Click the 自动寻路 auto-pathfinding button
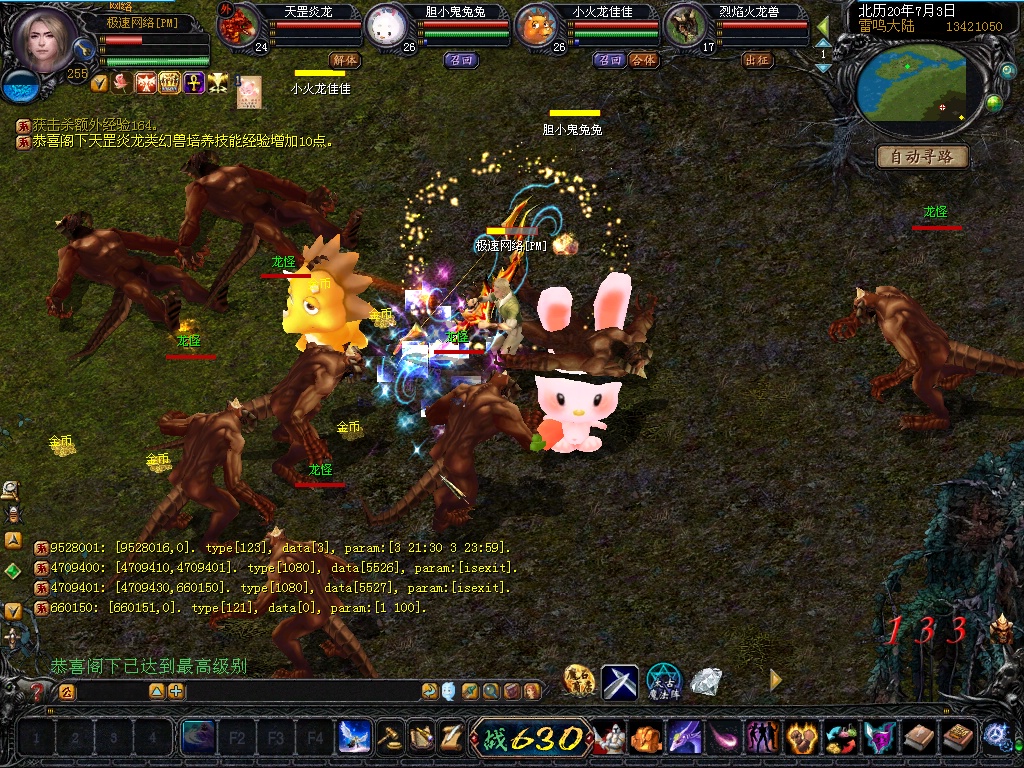1024x768 pixels. [922, 157]
